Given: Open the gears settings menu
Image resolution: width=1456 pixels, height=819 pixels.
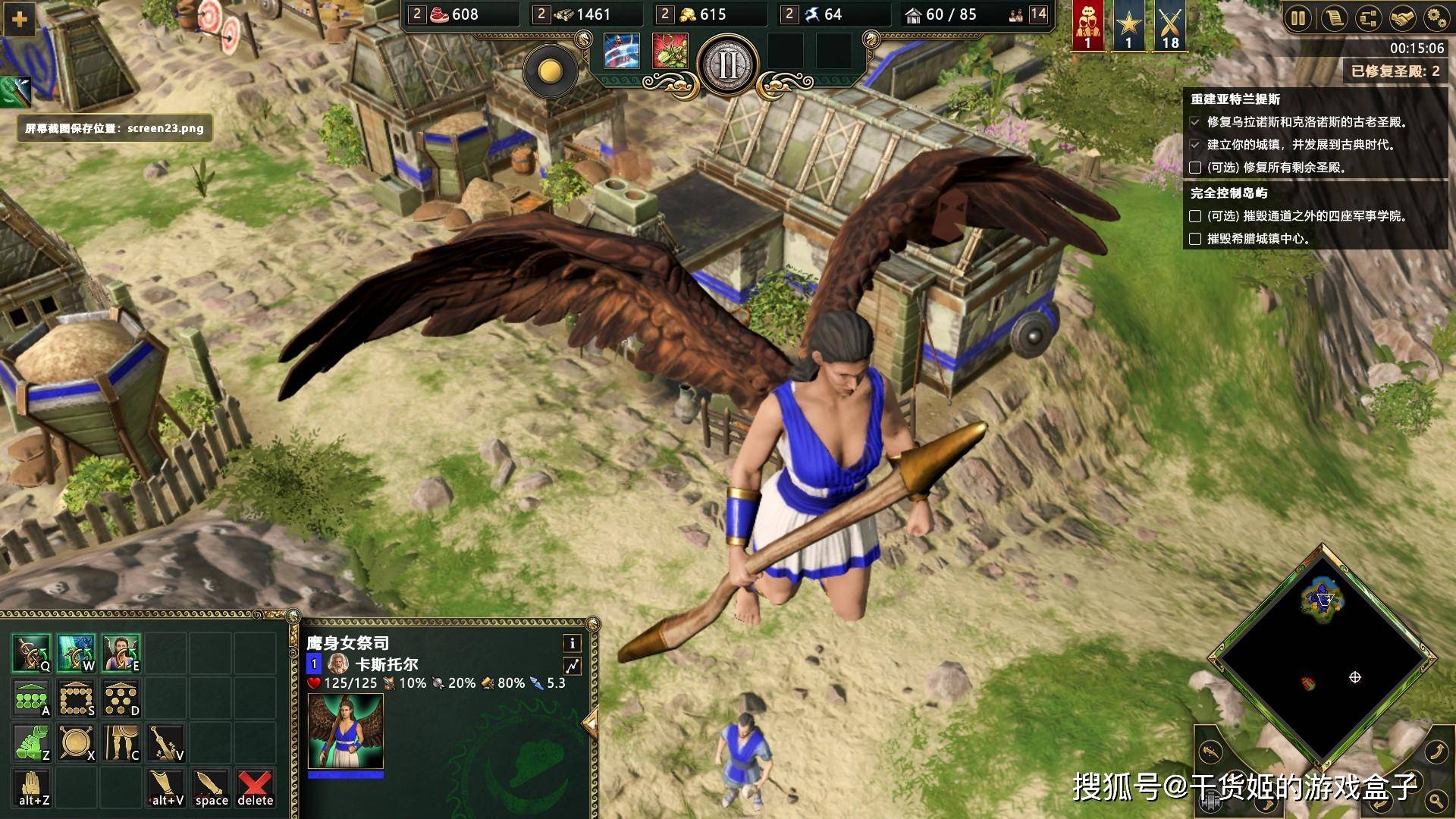Looking at the screenshot, I should [x=1436, y=18].
